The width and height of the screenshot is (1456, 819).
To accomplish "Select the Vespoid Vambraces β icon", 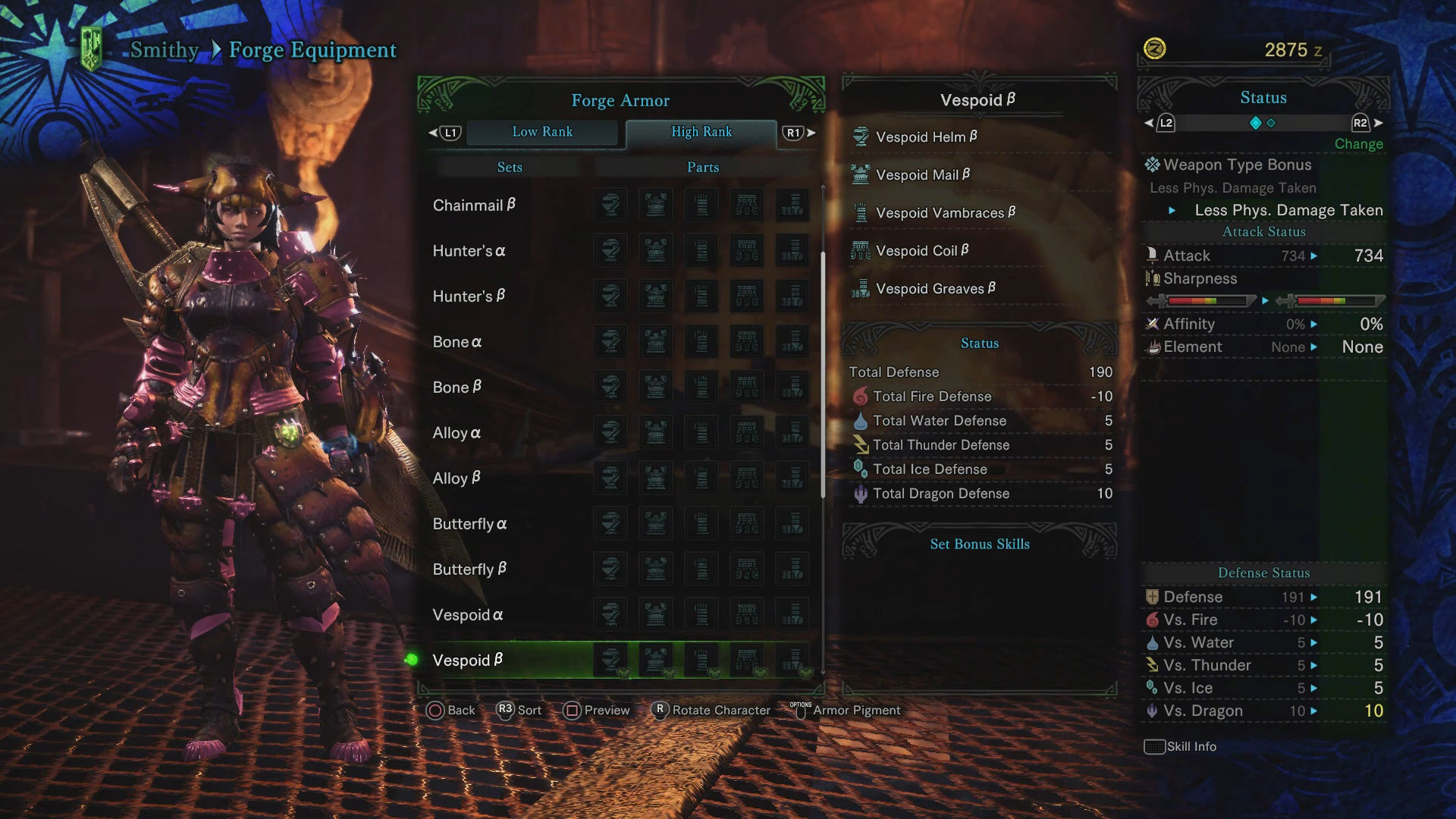I will pos(861,212).
